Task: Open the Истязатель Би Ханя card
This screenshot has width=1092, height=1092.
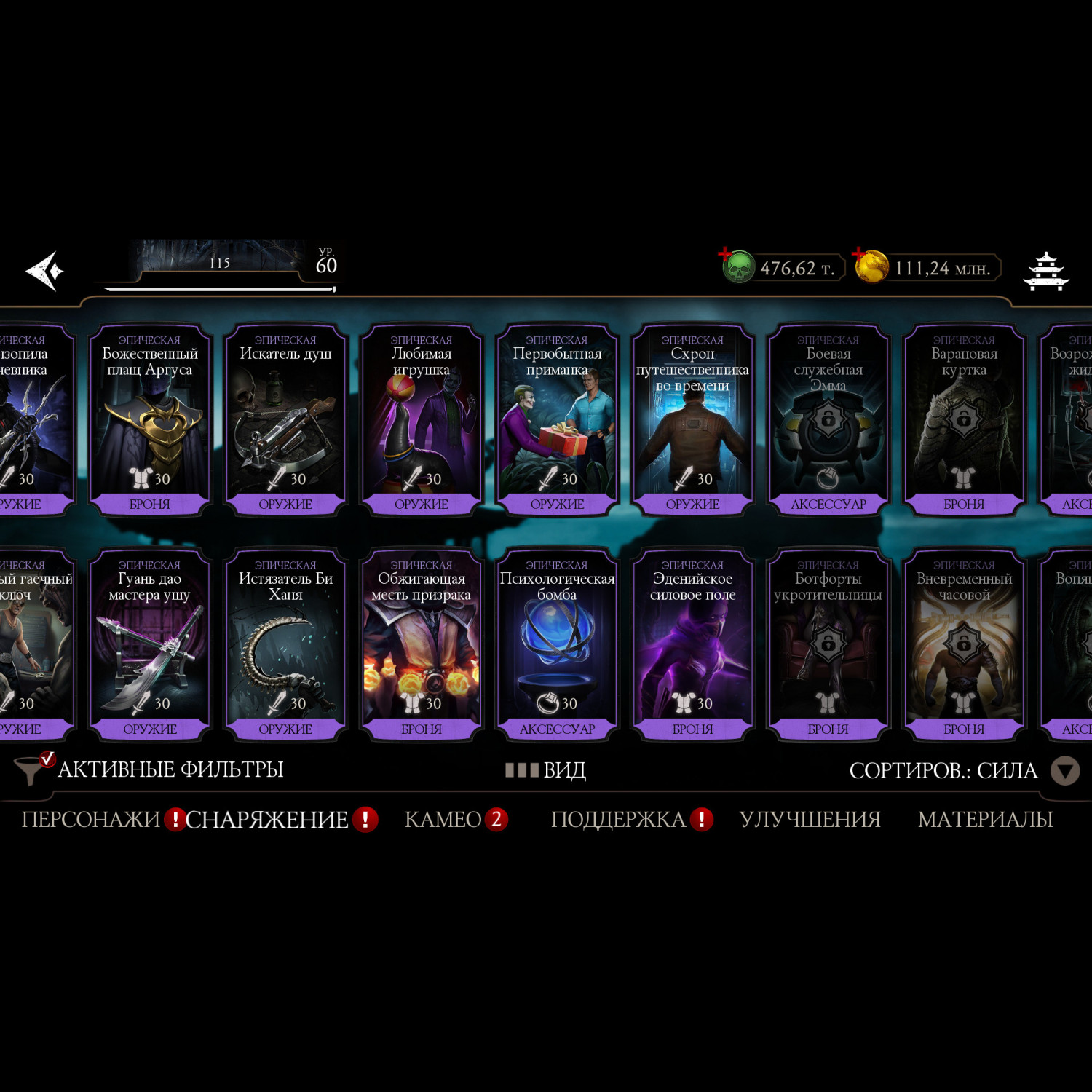Action: (x=285, y=645)
